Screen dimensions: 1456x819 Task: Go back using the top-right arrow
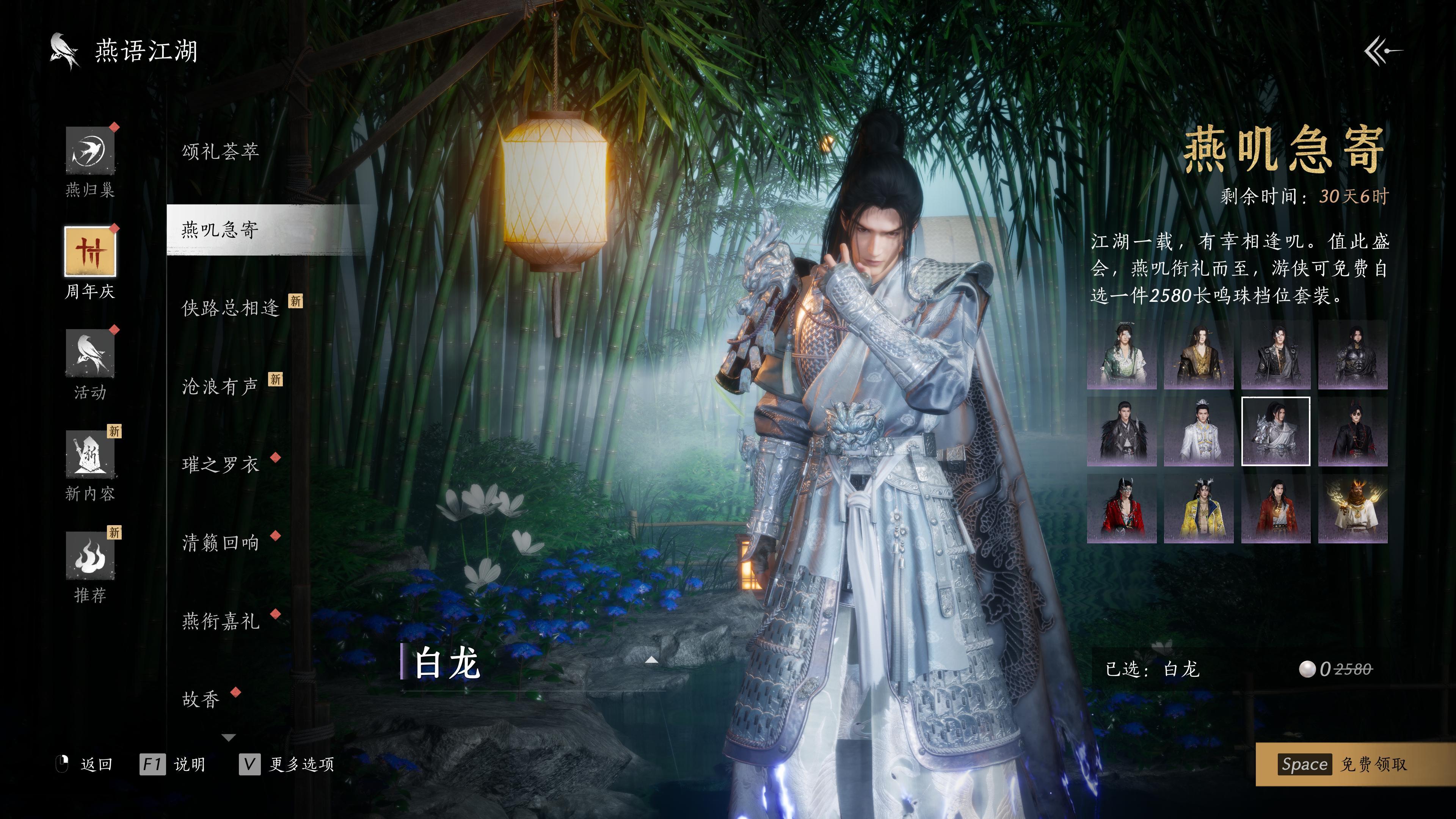click(x=1382, y=52)
